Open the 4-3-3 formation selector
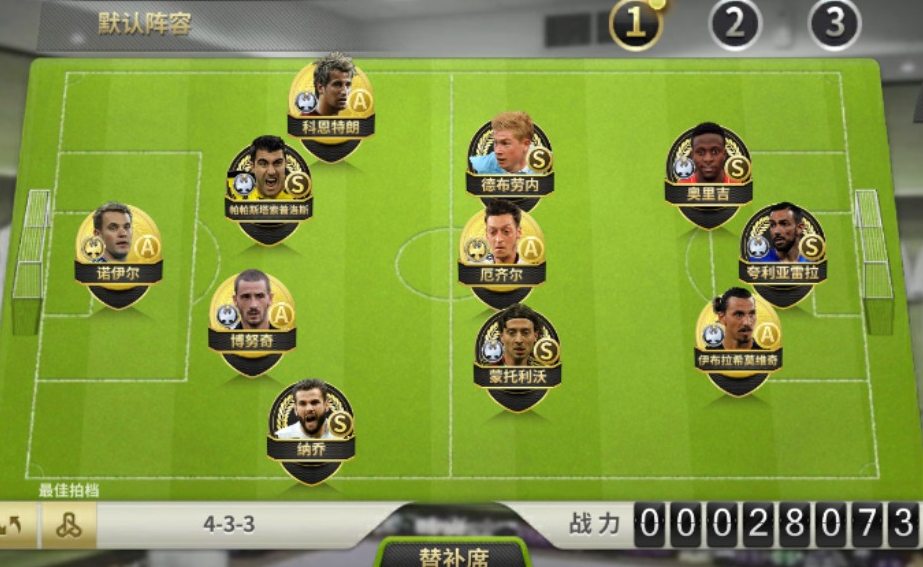This screenshot has width=923, height=567. click(229, 524)
